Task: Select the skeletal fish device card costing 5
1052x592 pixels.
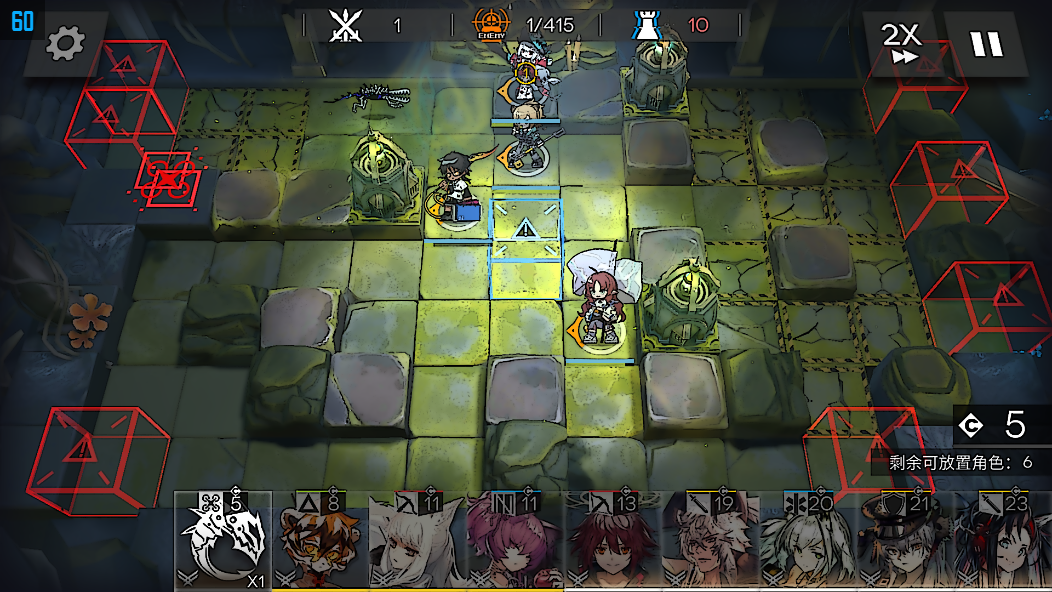Action: coord(223,543)
